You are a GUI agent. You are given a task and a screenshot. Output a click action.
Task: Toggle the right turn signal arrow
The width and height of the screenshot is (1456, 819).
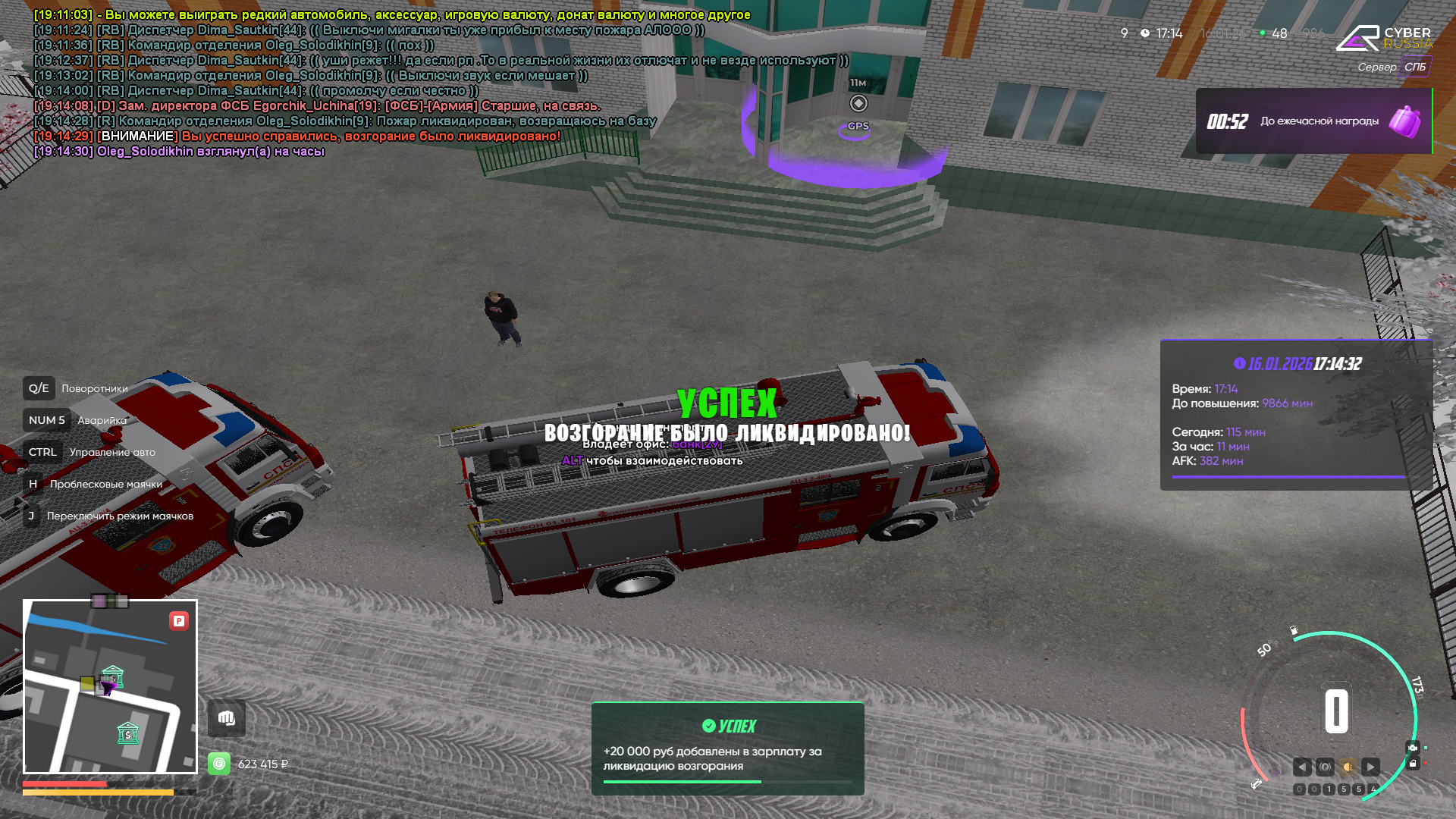(x=1370, y=767)
